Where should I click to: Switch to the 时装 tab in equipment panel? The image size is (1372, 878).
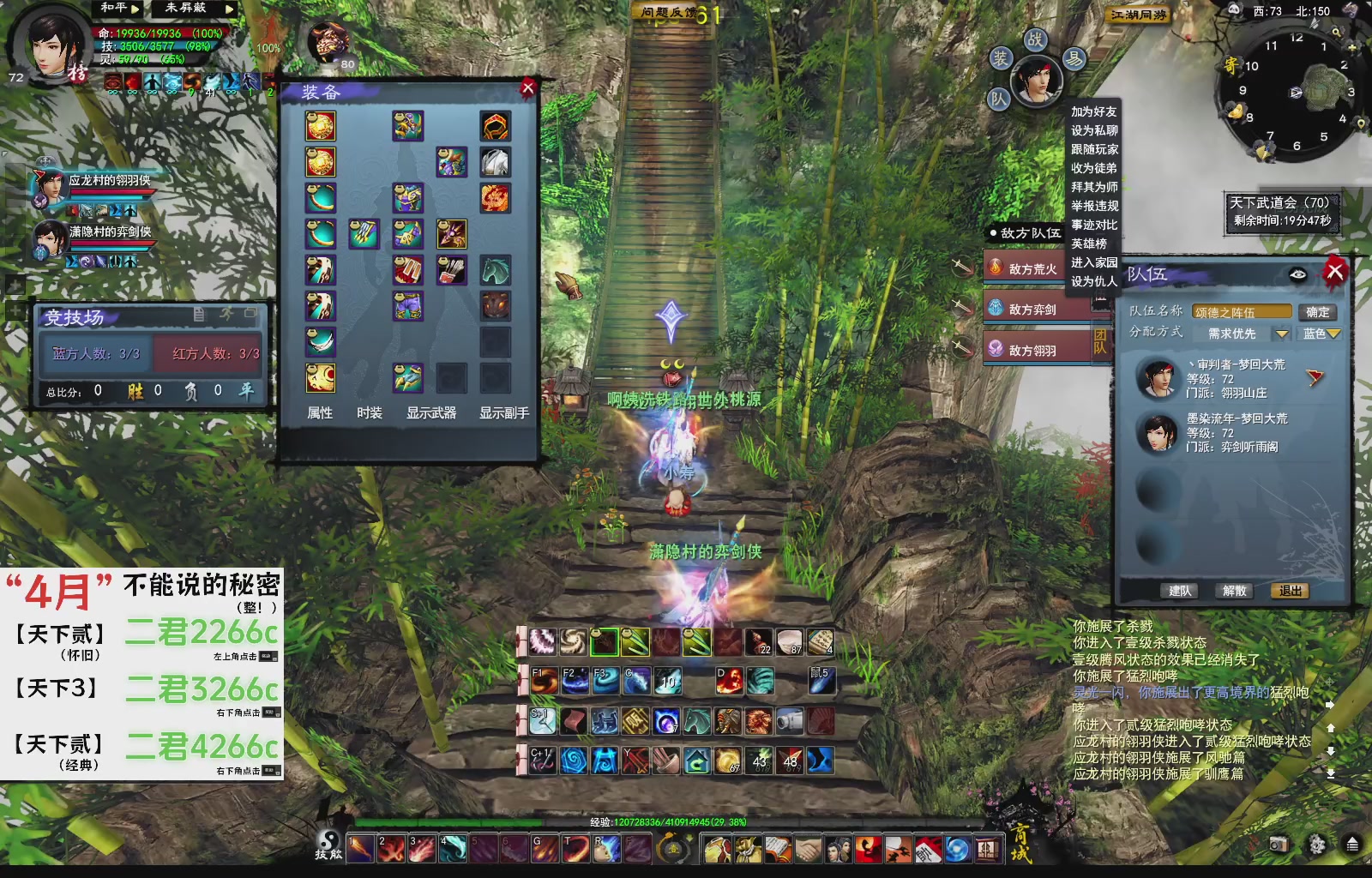click(x=370, y=412)
